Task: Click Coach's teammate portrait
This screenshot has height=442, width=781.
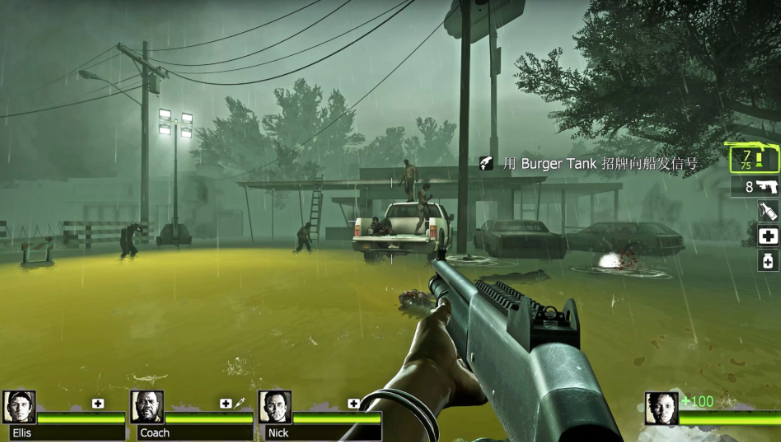Action: point(147,406)
